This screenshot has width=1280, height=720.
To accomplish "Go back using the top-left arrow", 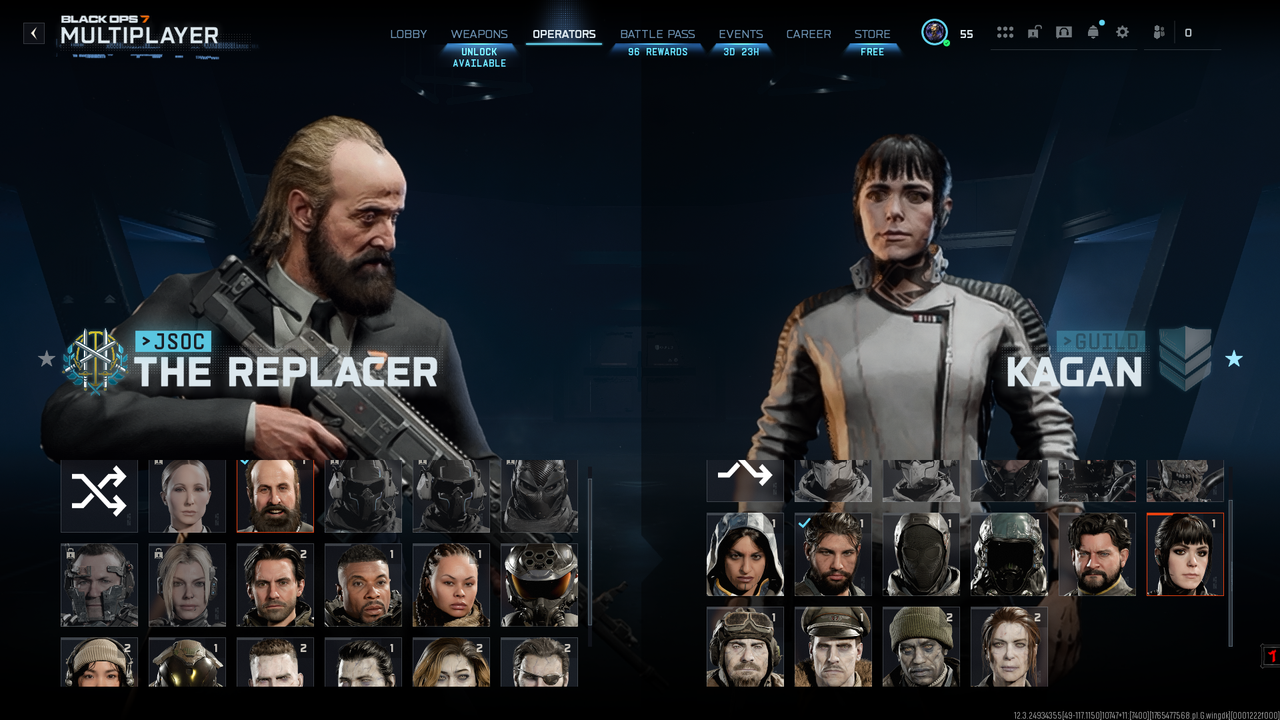I will (34, 33).
